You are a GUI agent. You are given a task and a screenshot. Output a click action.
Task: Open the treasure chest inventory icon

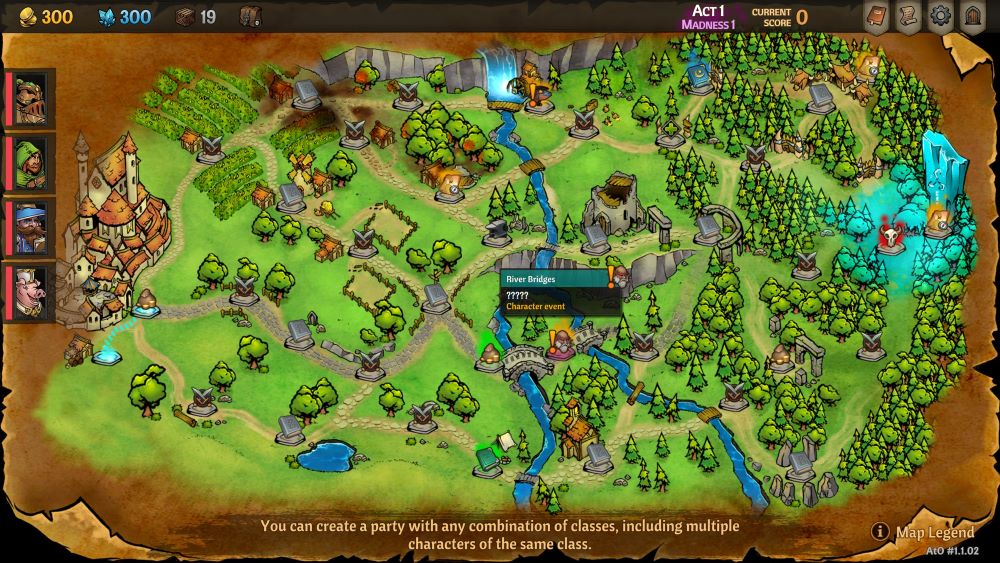tap(251, 16)
